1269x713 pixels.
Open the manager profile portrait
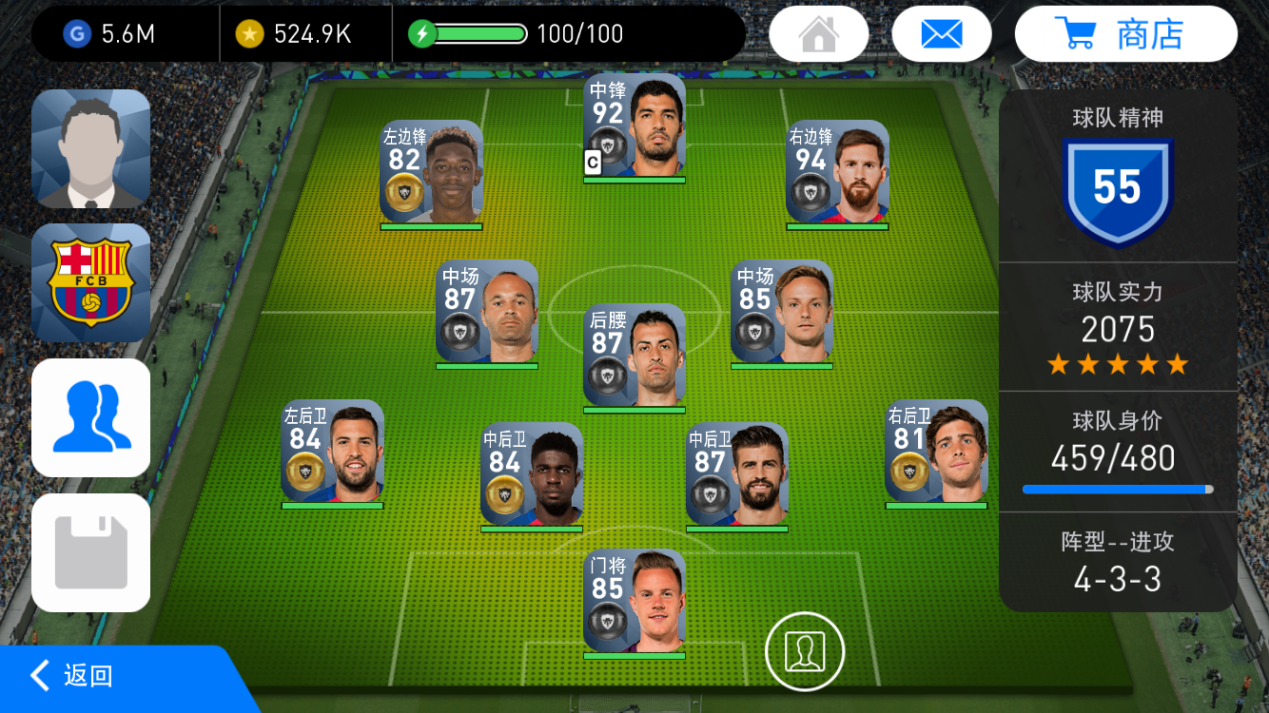click(x=91, y=148)
